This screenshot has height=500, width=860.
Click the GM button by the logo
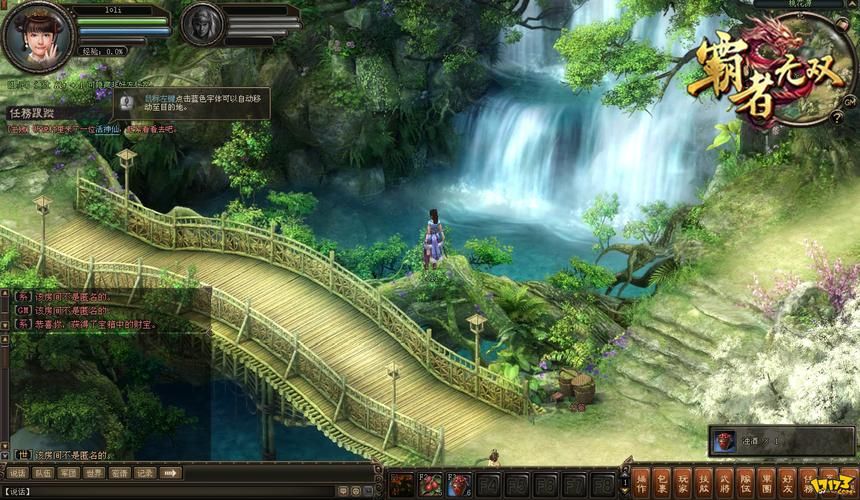pyautogui.click(x=849, y=102)
